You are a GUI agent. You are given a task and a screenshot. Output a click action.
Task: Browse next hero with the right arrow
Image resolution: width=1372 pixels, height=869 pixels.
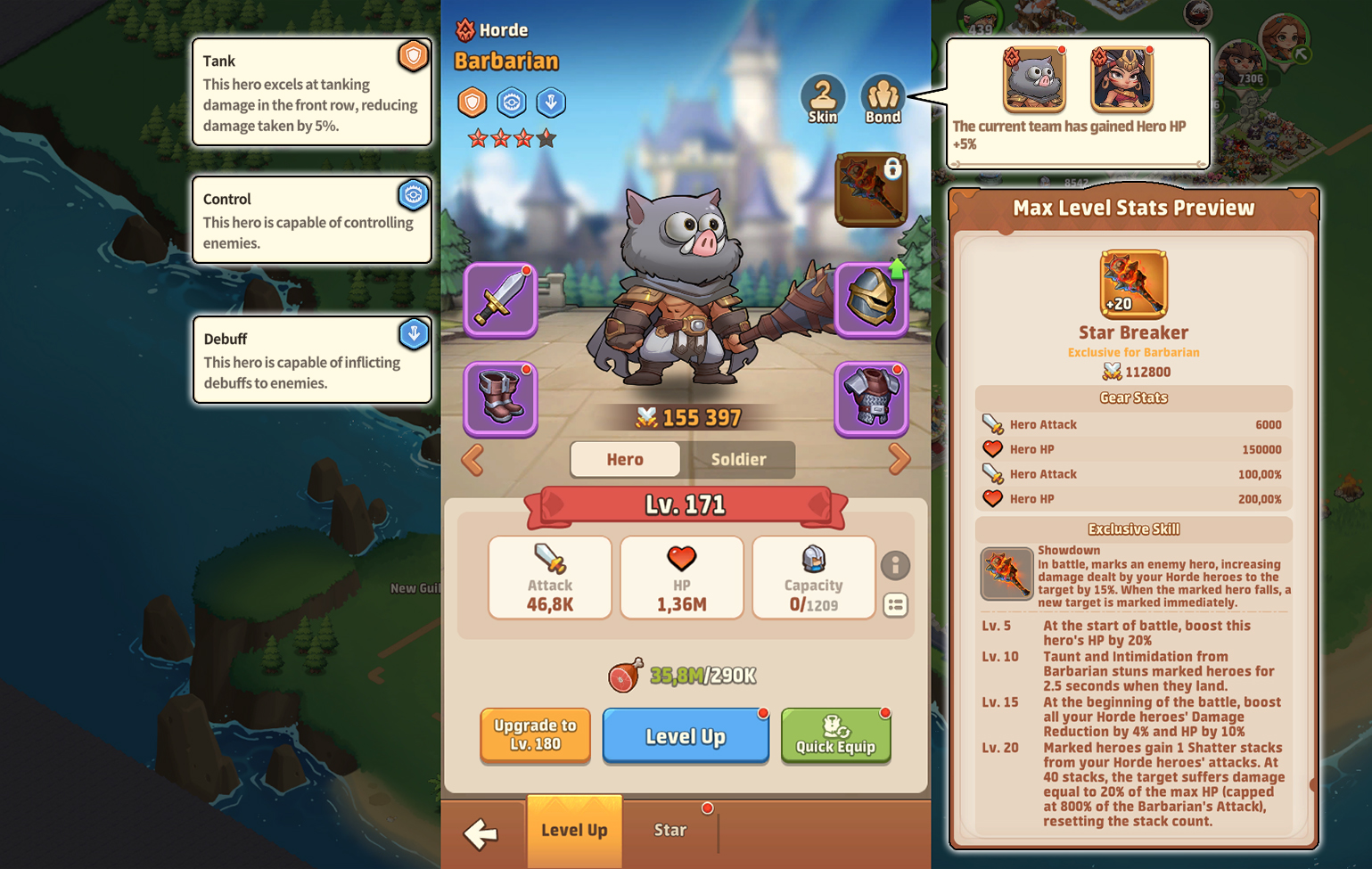(x=900, y=460)
